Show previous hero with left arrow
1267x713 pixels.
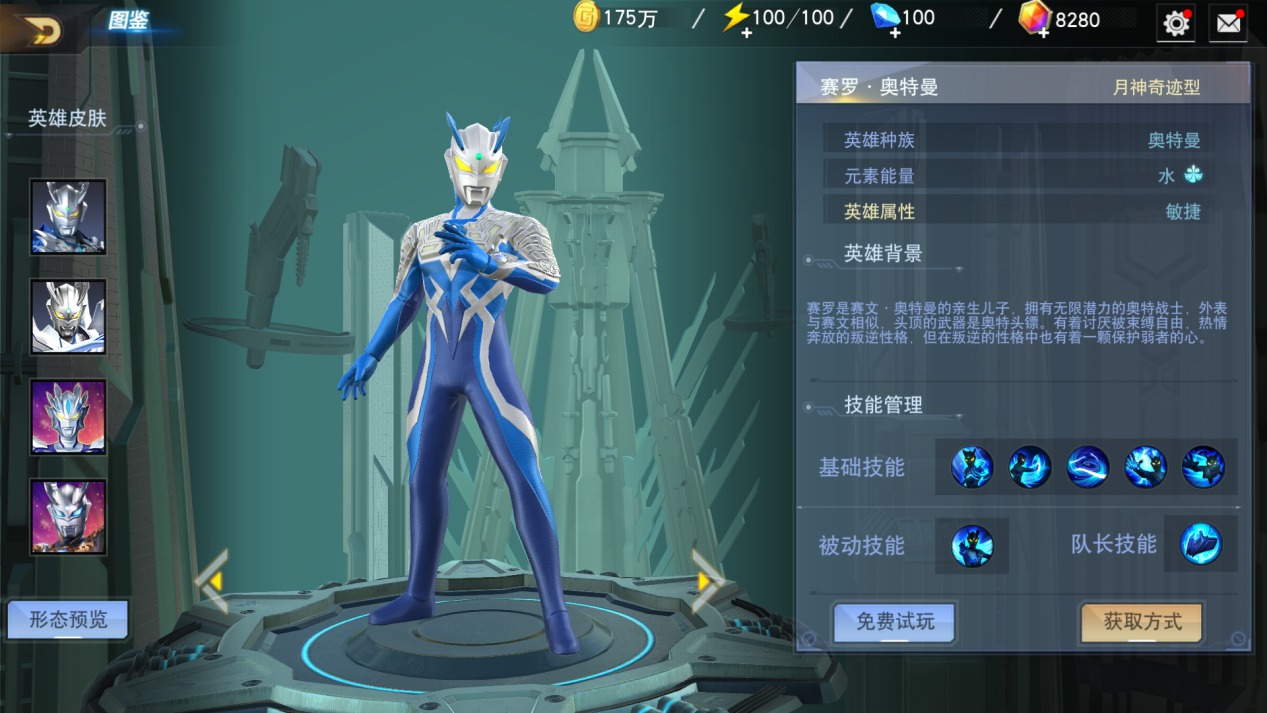[x=212, y=581]
